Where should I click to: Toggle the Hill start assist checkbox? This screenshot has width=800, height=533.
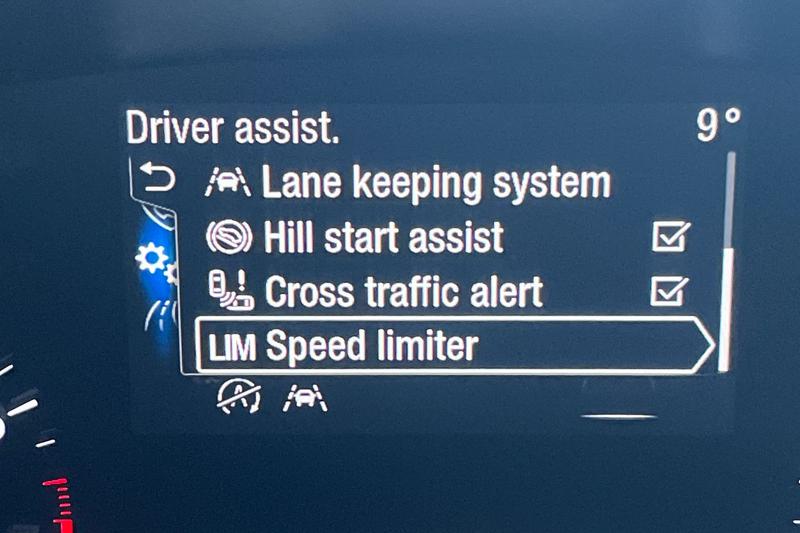pyautogui.click(x=669, y=238)
